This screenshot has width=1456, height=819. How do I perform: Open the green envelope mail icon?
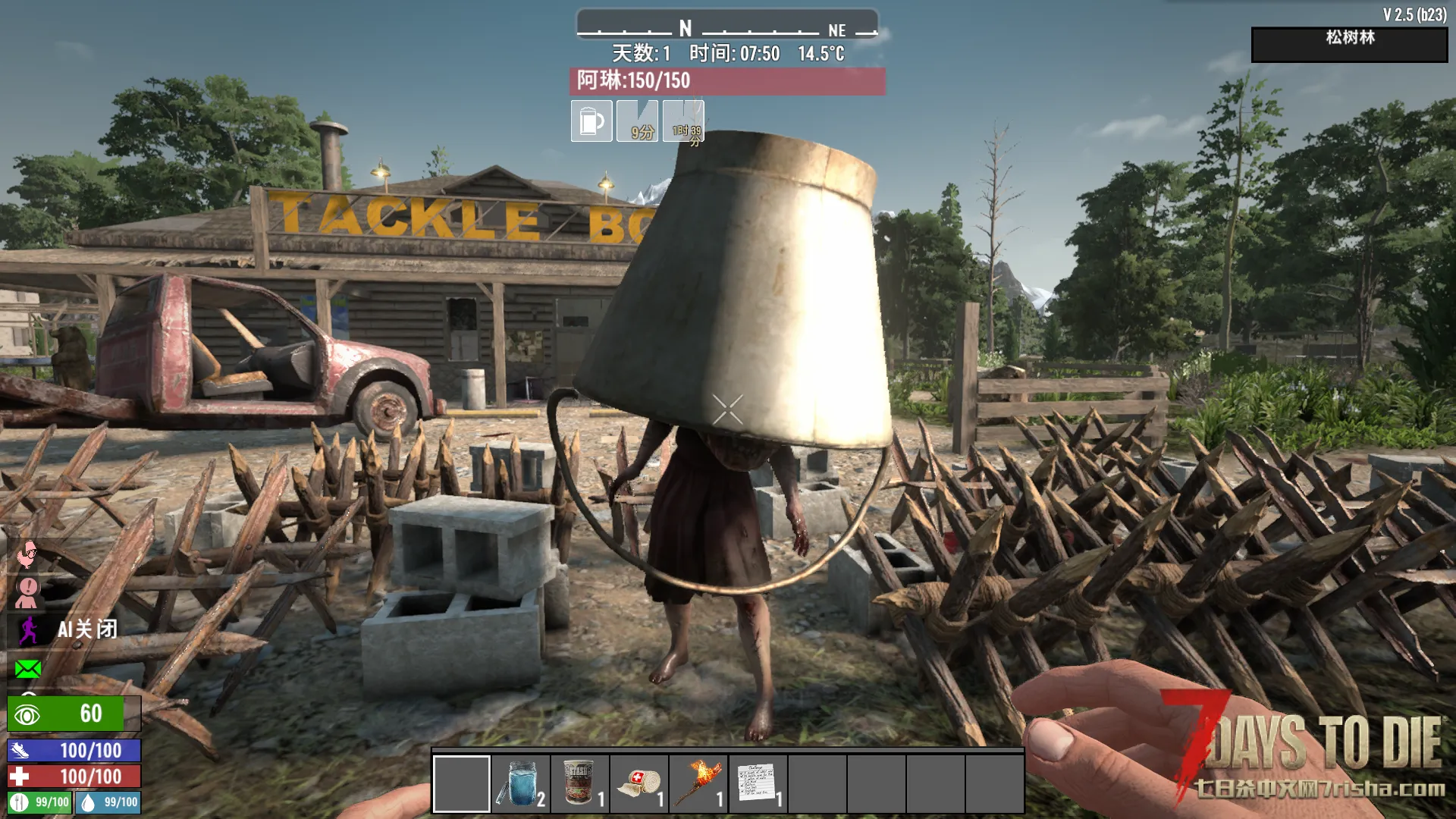point(28,669)
